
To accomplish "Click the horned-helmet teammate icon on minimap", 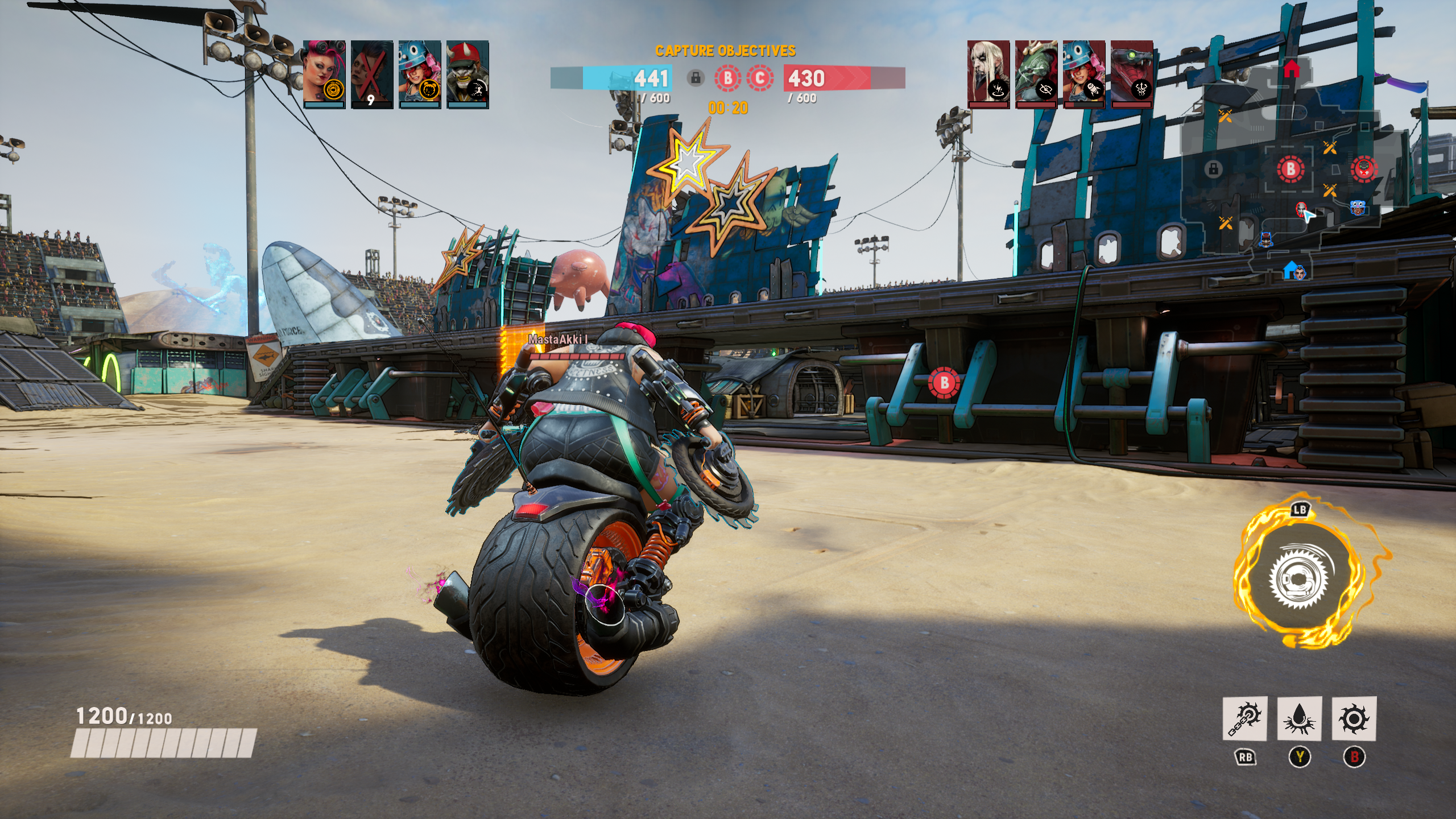I will point(1265,239).
